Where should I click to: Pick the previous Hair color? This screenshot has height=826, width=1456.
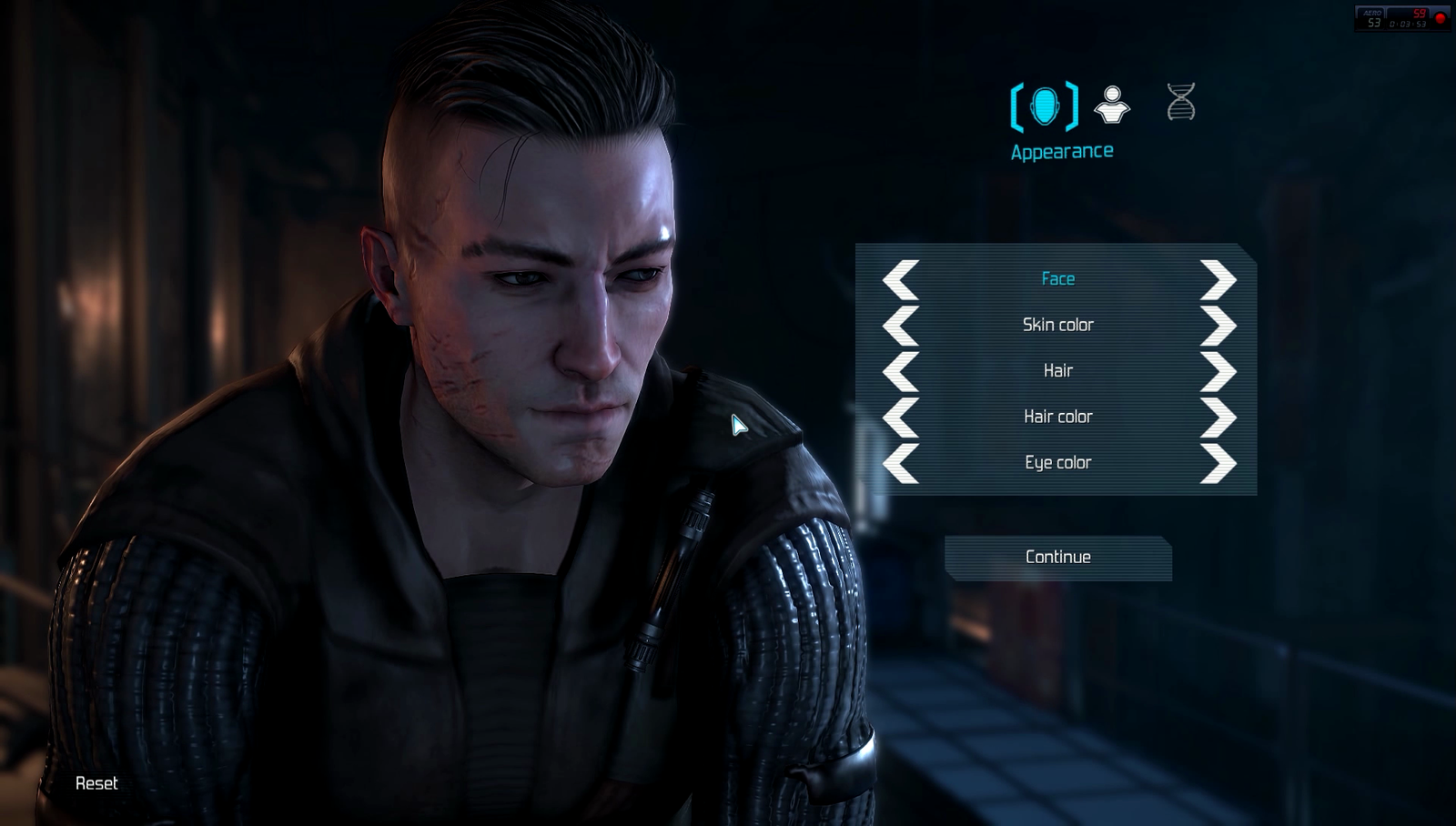pos(901,417)
